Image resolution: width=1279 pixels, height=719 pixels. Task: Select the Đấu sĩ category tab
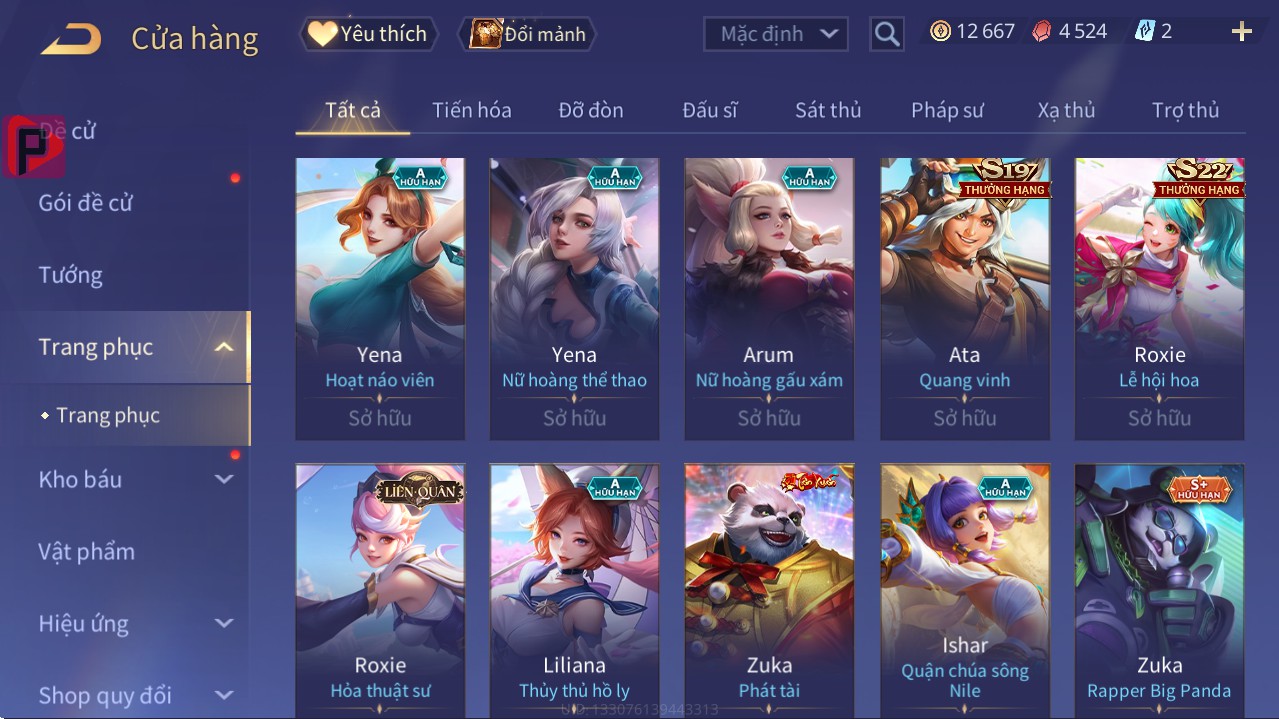(709, 110)
